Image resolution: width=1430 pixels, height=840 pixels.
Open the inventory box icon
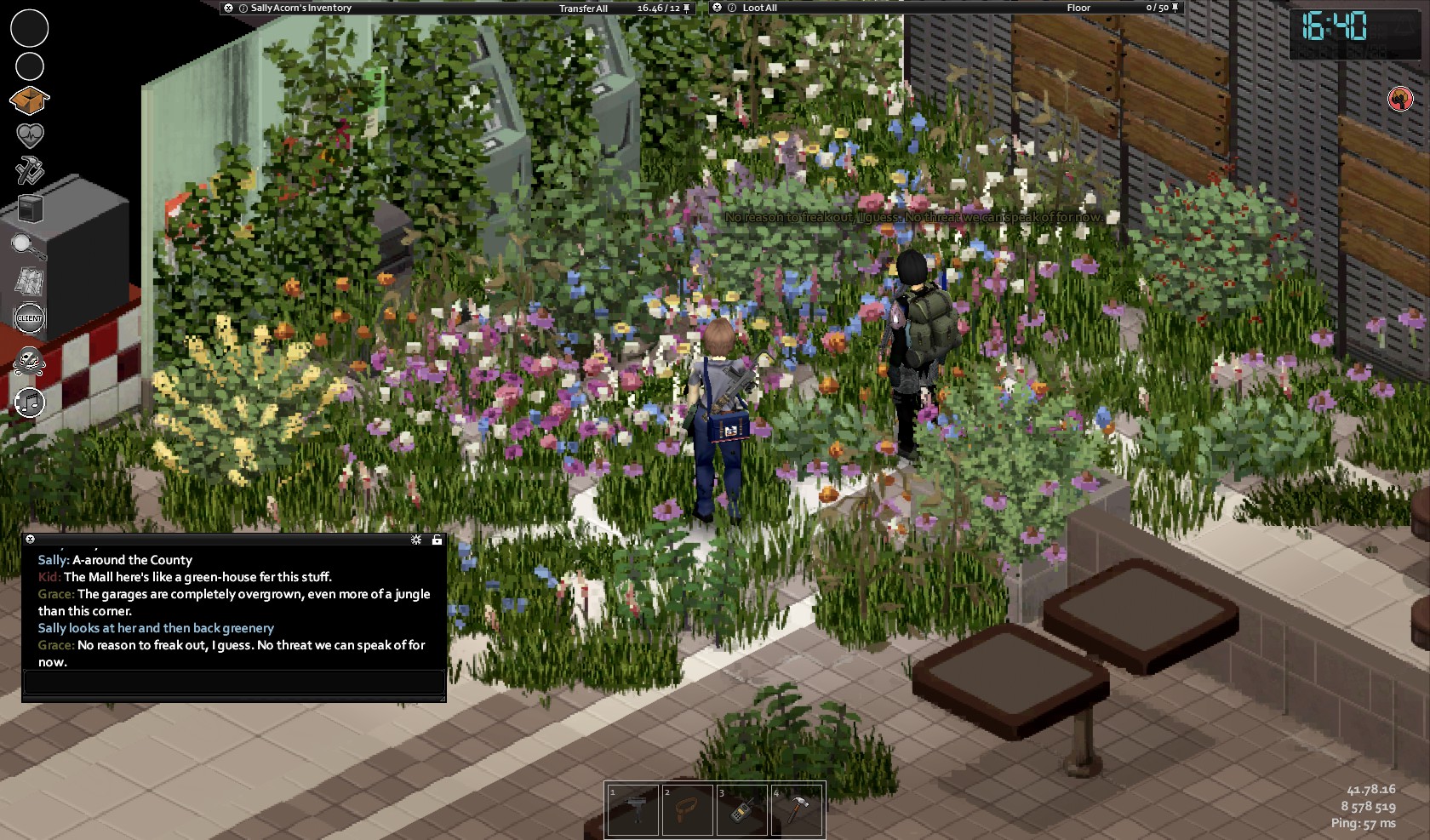pos(29,101)
